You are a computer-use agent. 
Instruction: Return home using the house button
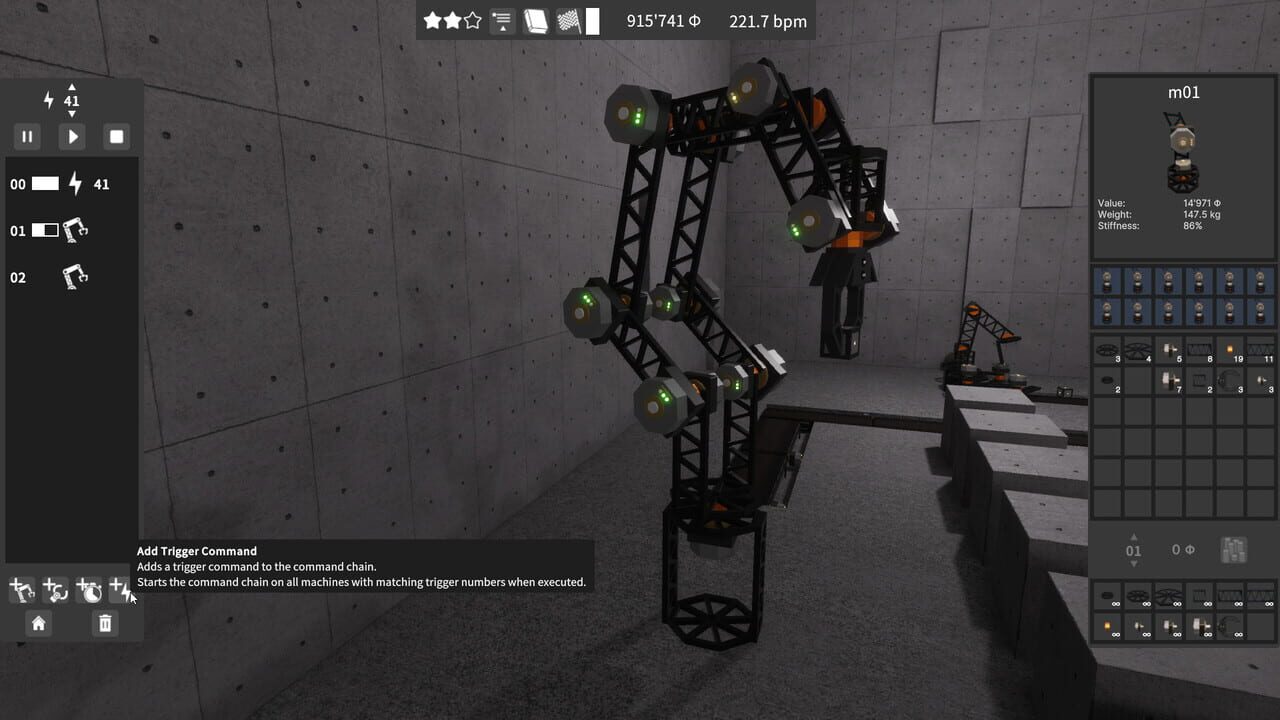click(38, 623)
